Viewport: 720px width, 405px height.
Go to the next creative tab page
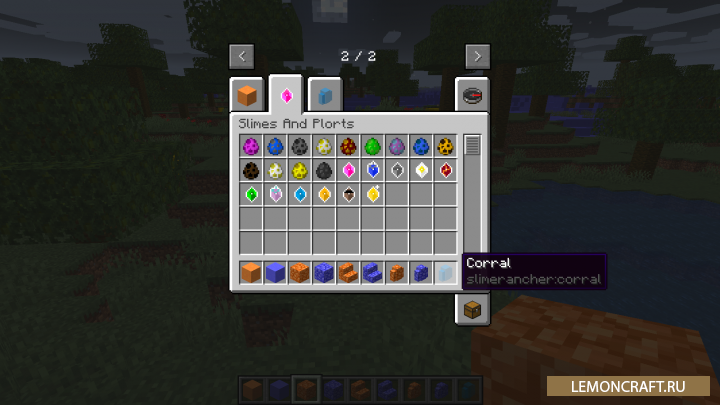click(477, 56)
